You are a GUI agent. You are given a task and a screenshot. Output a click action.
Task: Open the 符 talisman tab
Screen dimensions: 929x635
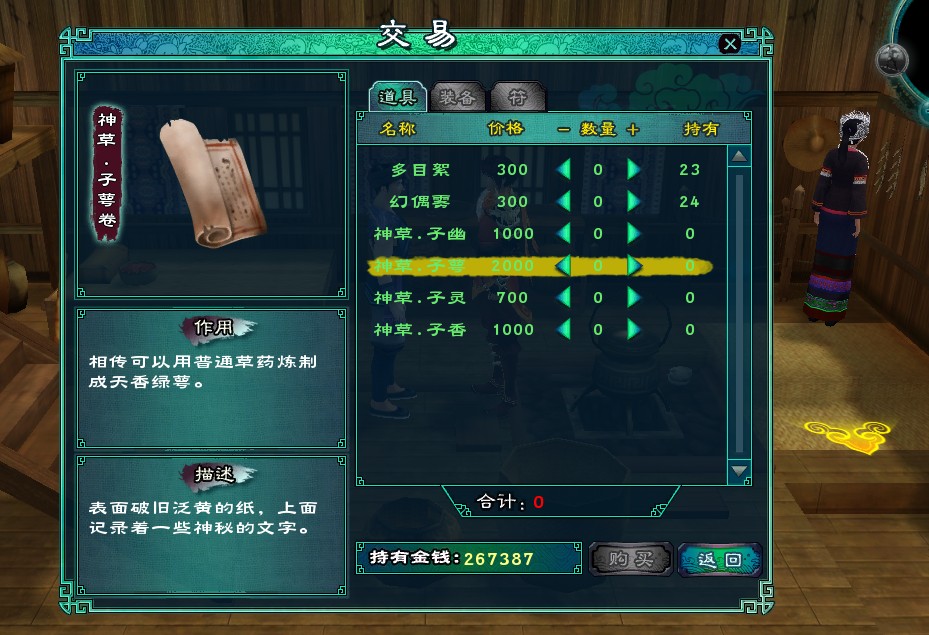click(x=518, y=97)
